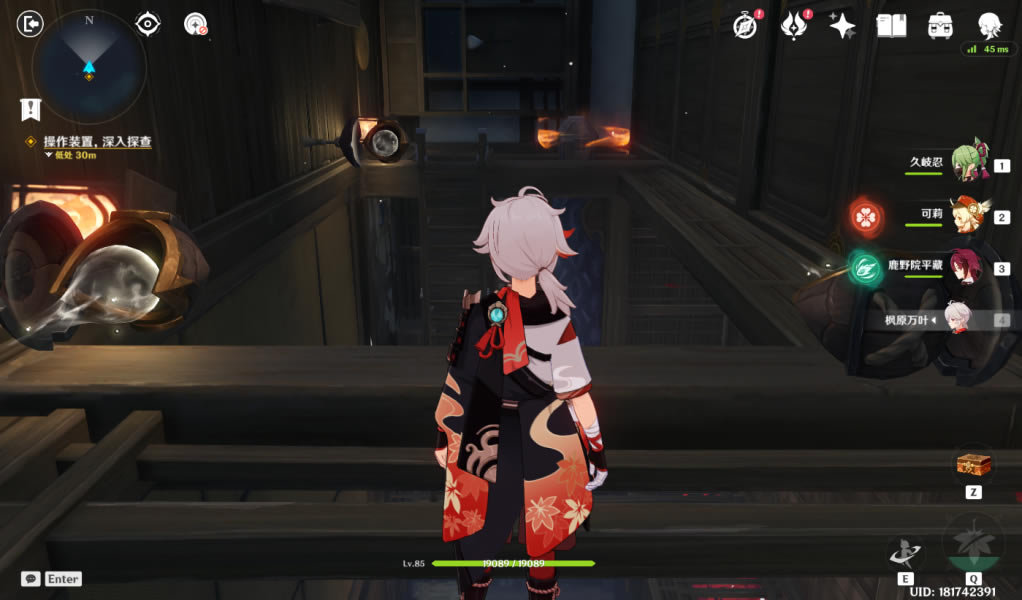Open the backpack inventory icon
Image resolution: width=1022 pixels, height=600 pixels.
point(940,26)
